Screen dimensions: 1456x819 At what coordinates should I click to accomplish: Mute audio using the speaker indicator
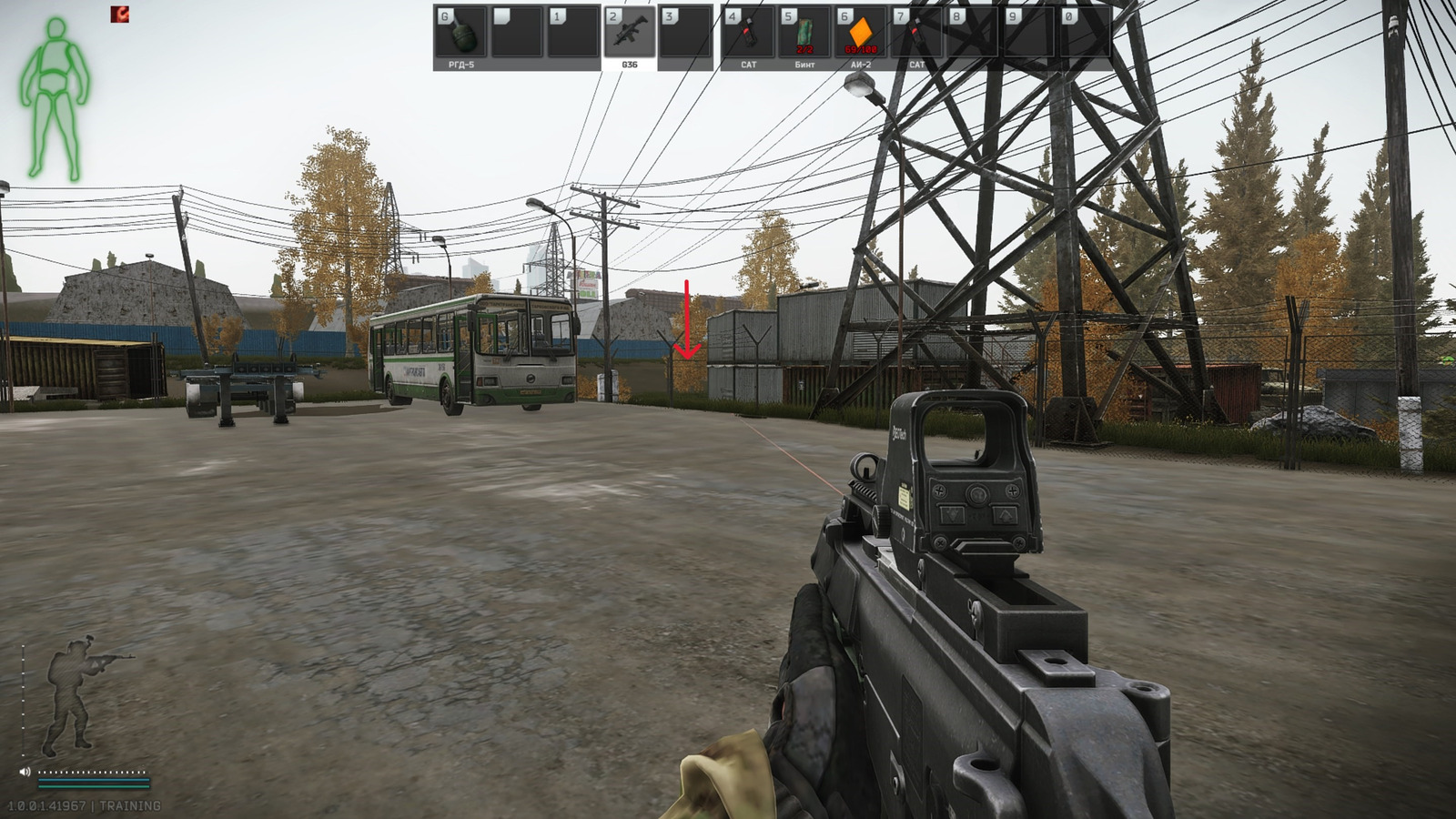[x=25, y=772]
